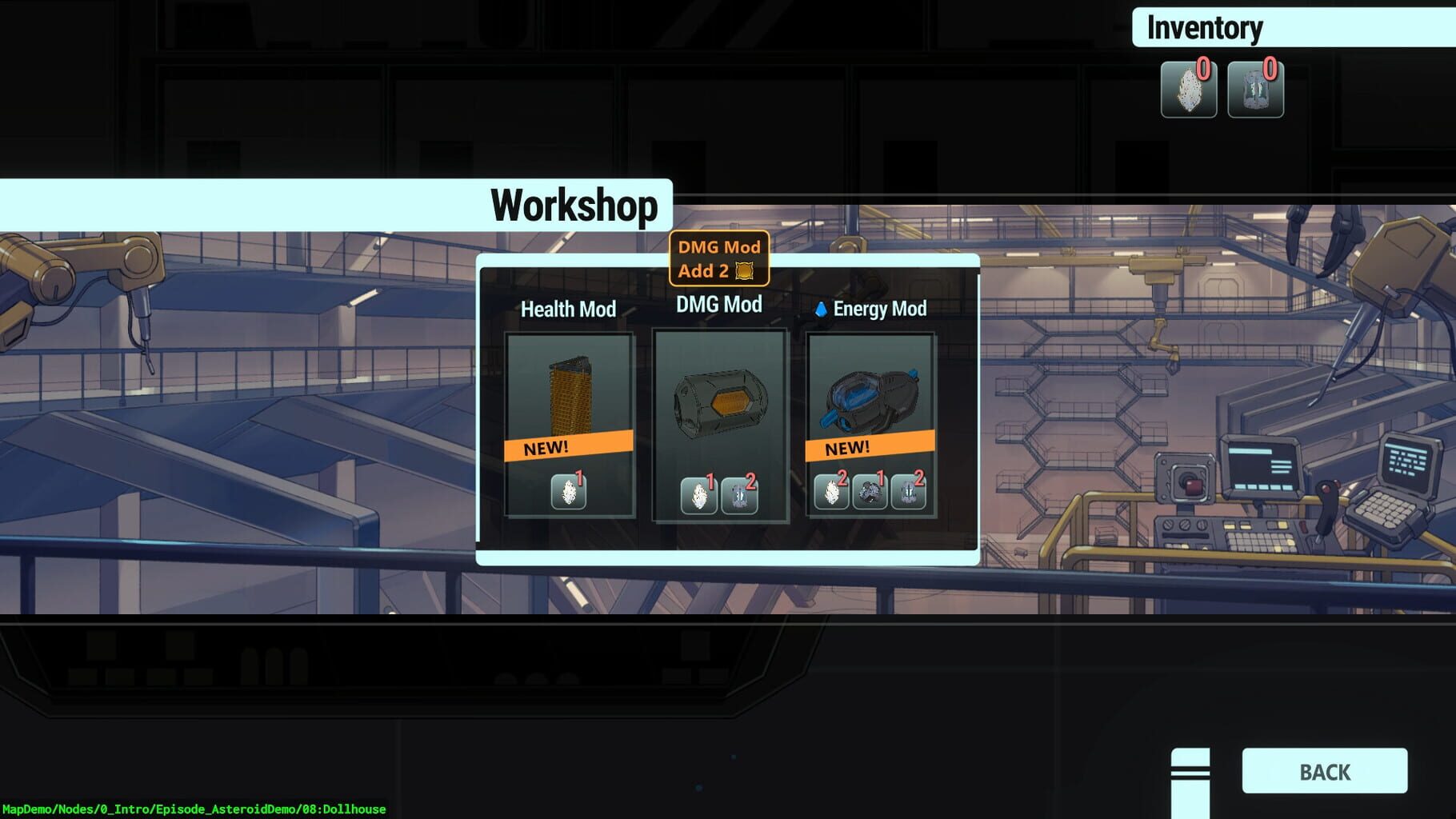
Task: Click the Dollhouse path text at bottom left
Action: [196, 810]
